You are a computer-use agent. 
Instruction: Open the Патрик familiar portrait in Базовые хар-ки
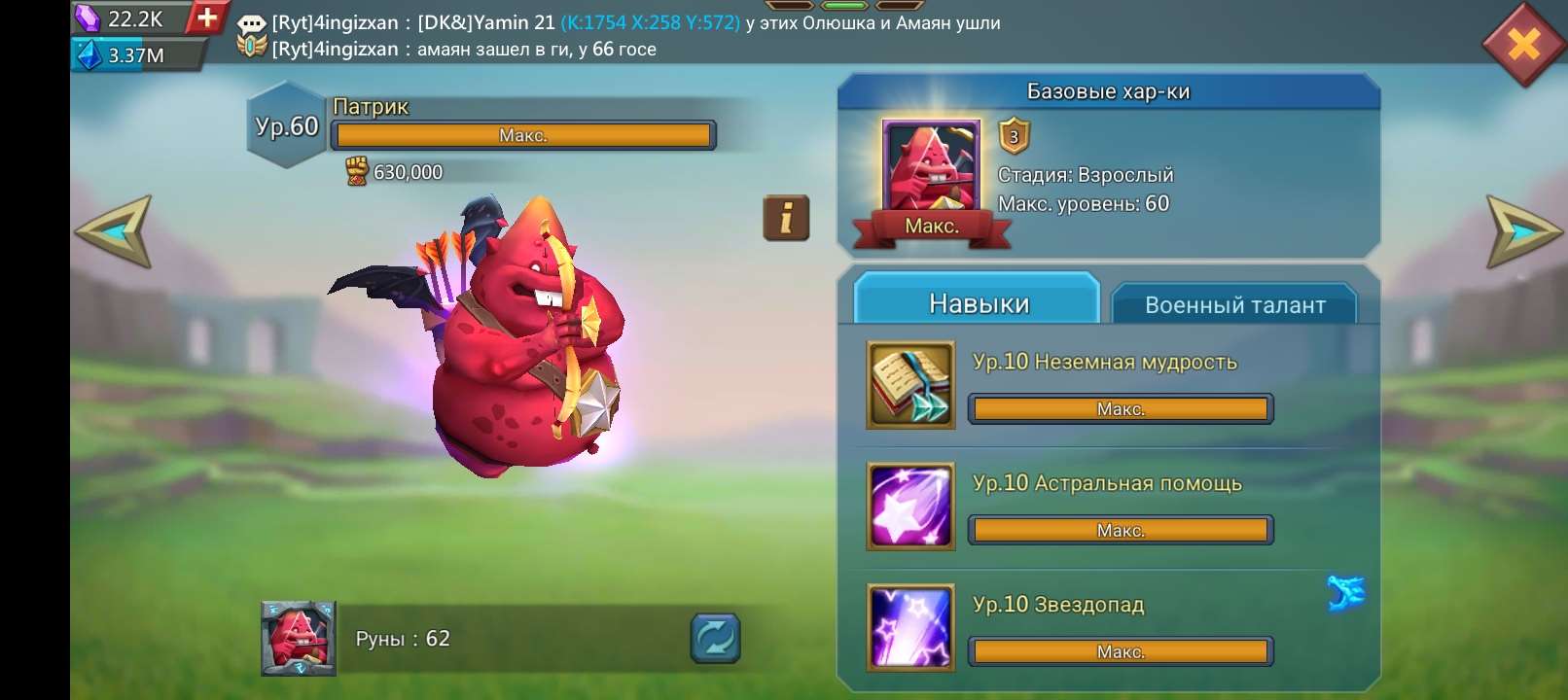[929, 165]
